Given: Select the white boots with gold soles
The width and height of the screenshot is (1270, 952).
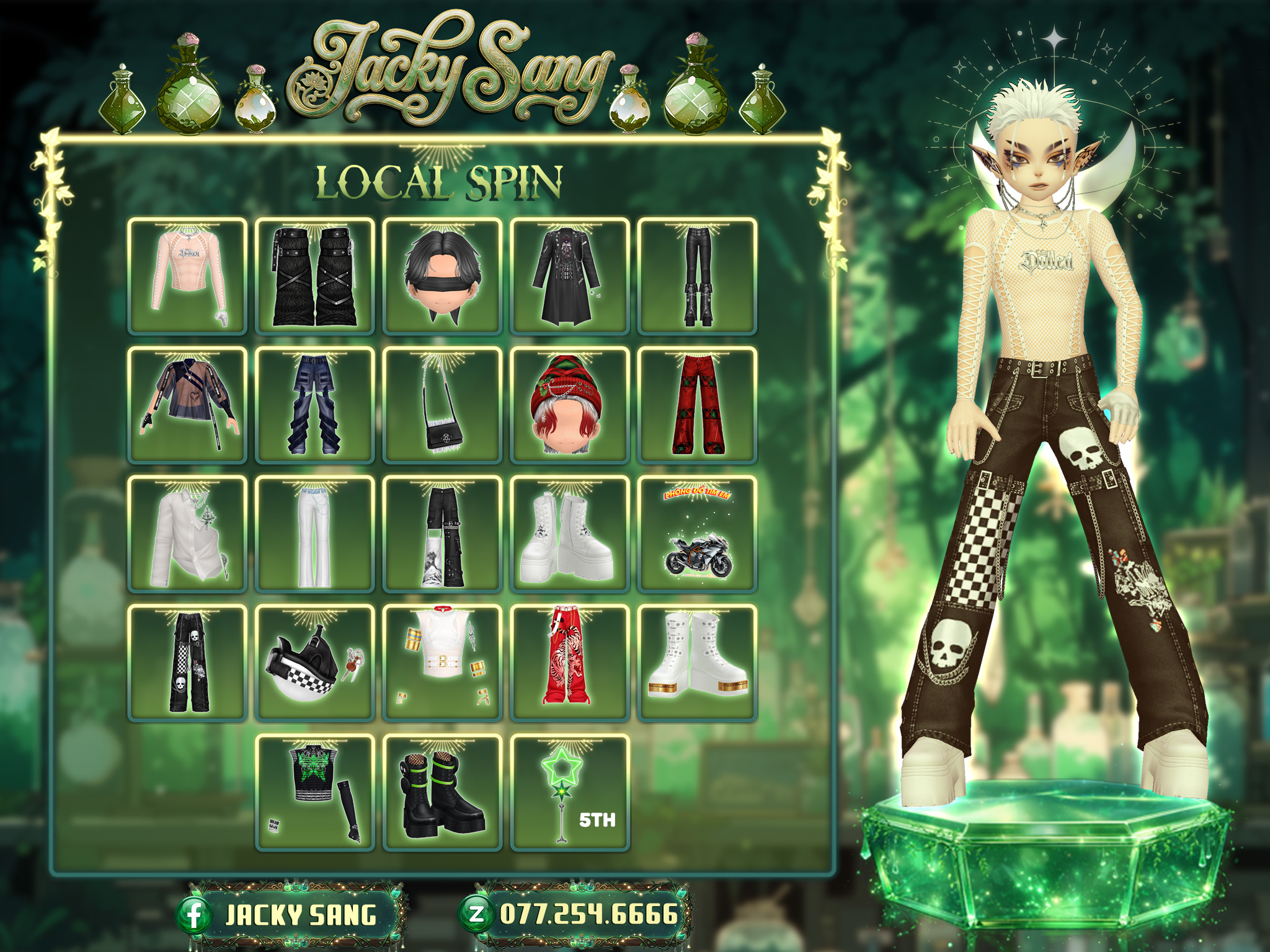Looking at the screenshot, I should click(697, 663).
